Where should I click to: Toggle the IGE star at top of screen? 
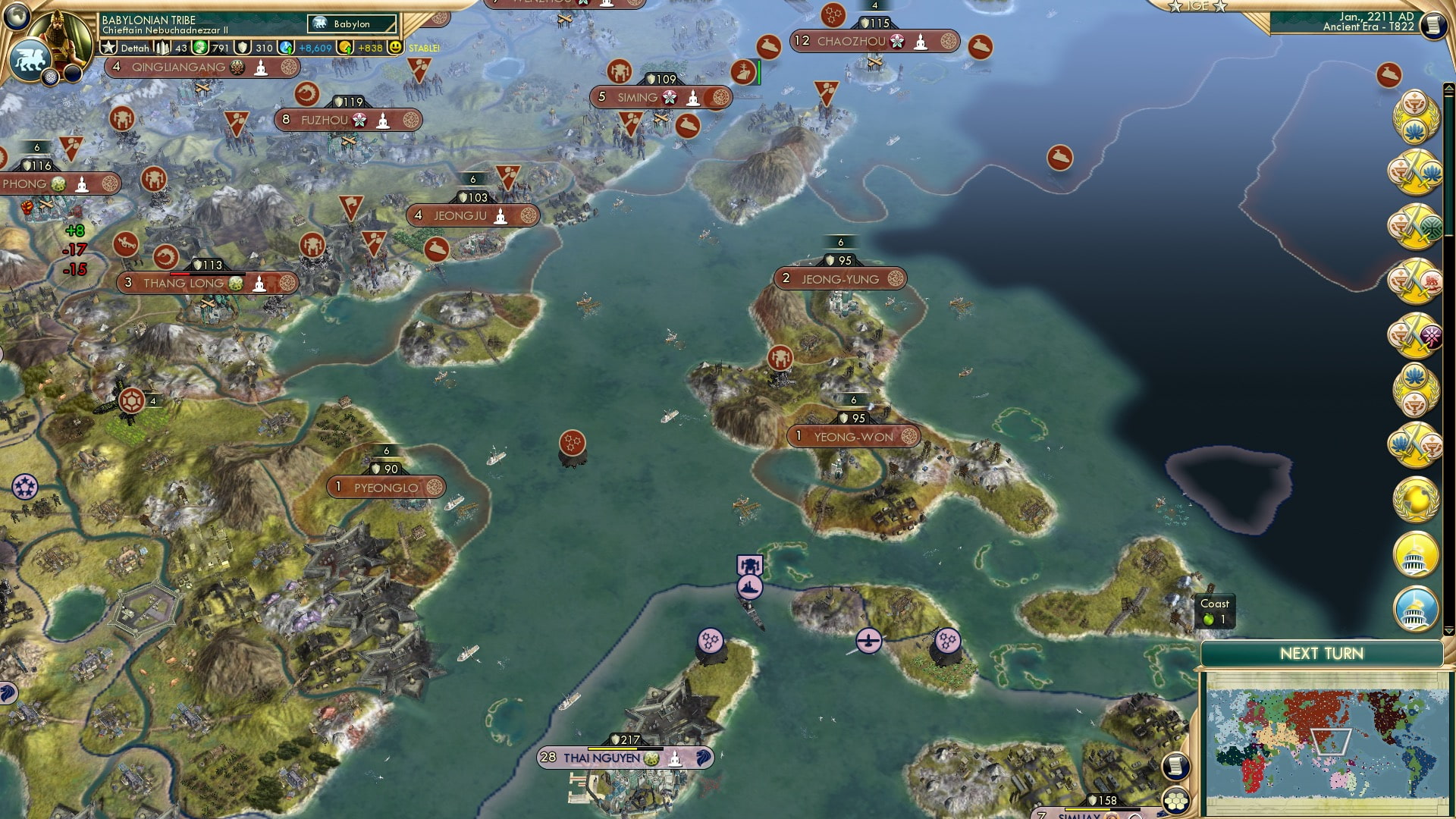[1176, 7]
